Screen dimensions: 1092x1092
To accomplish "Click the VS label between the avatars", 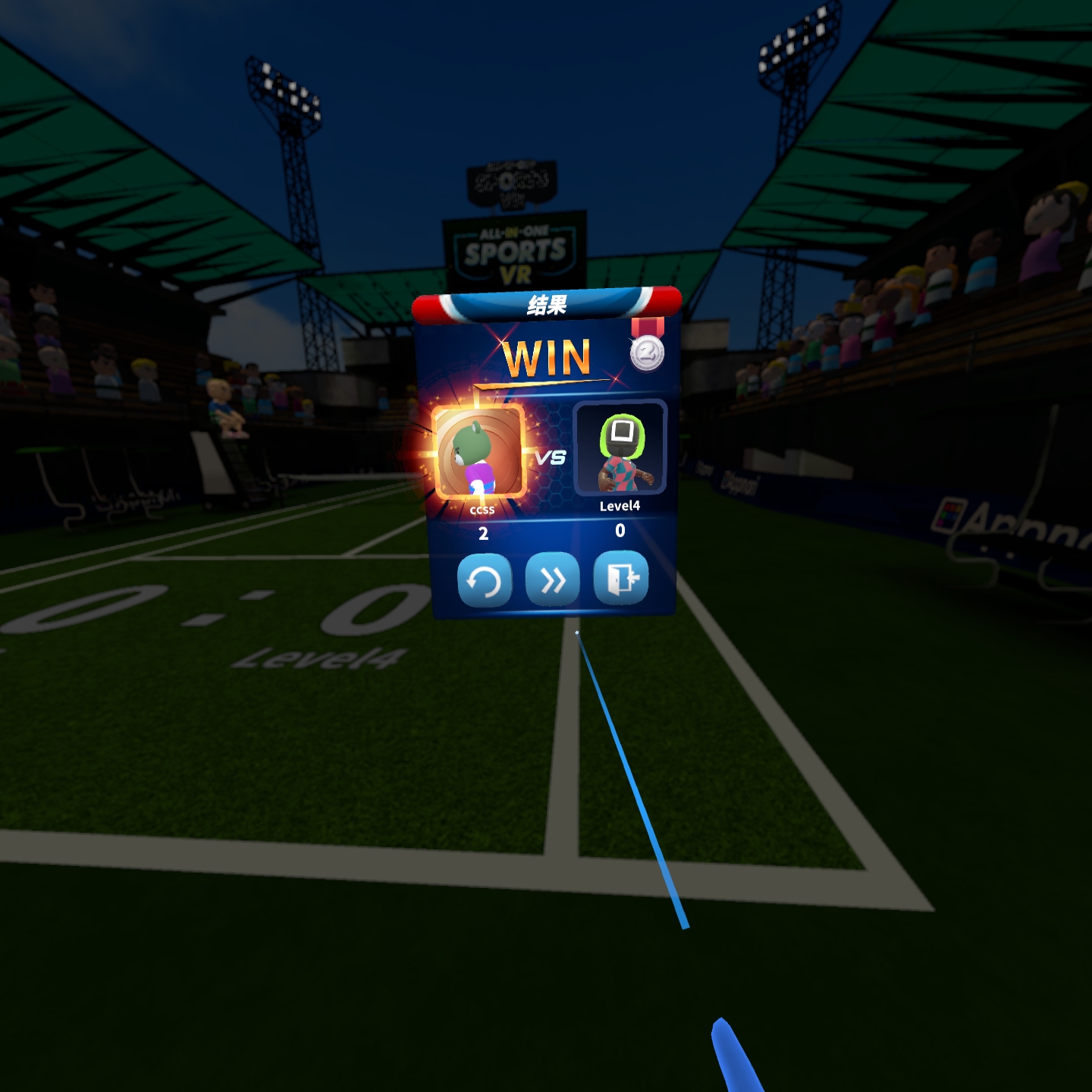I will tap(551, 458).
